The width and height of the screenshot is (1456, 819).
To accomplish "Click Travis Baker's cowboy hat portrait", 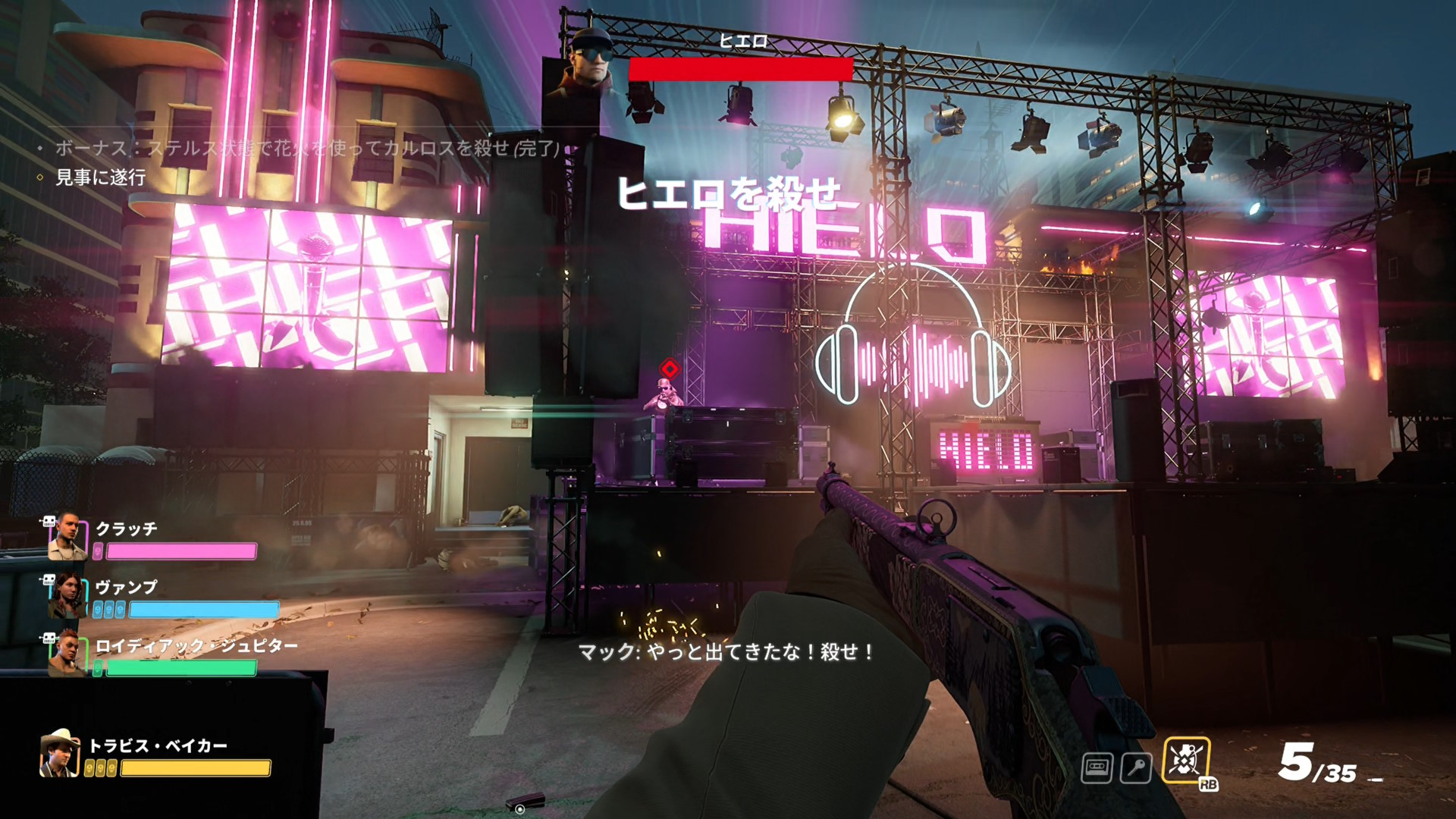I will 59,754.
